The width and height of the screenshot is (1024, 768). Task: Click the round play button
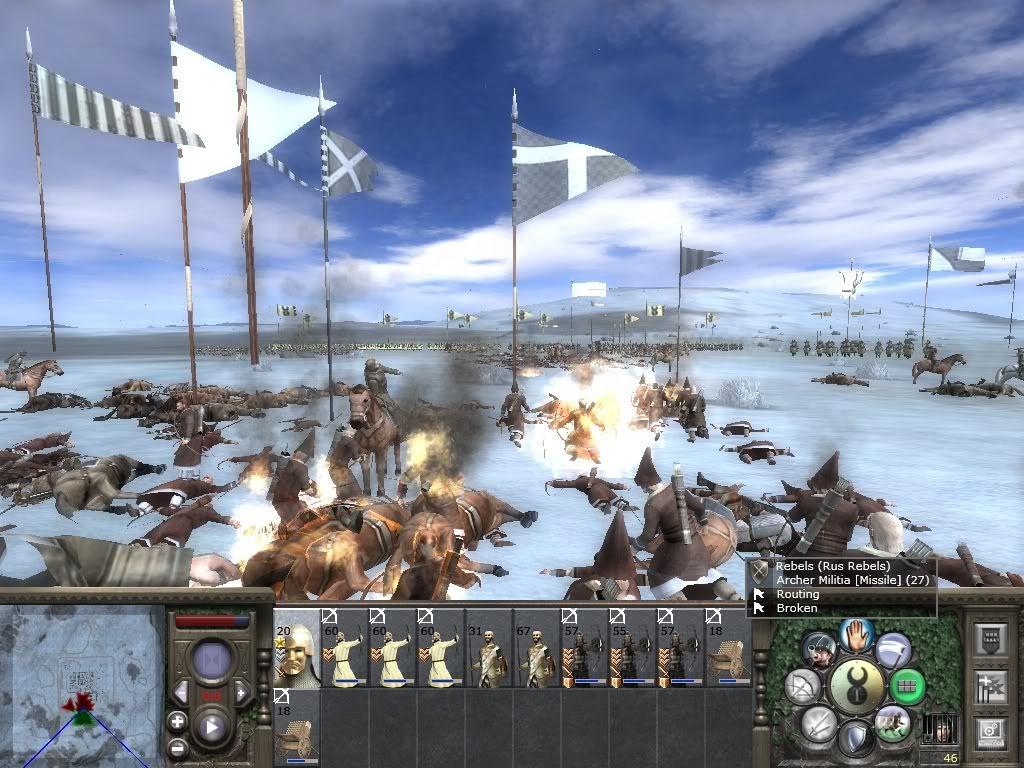[x=212, y=728]
